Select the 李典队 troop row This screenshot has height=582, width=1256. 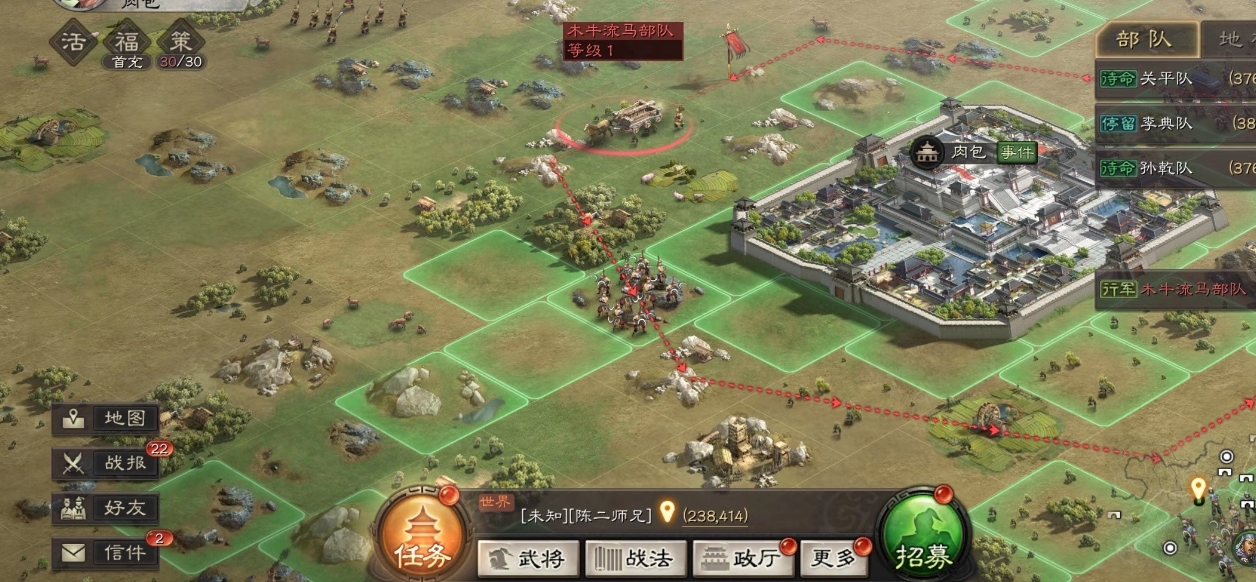pos(1175,124)
